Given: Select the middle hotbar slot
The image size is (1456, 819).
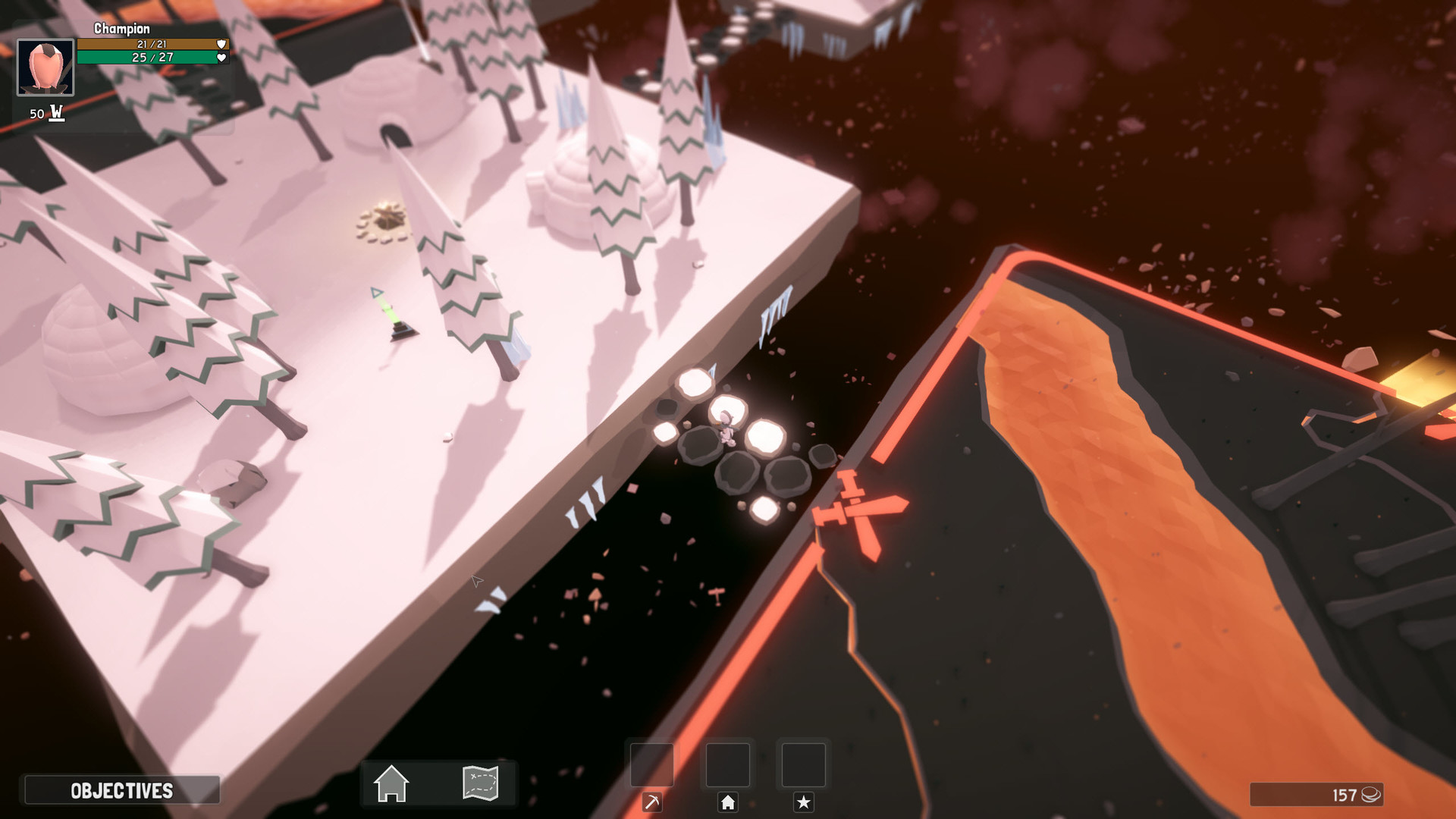Looking at the screenshot, I should point(728,766).
